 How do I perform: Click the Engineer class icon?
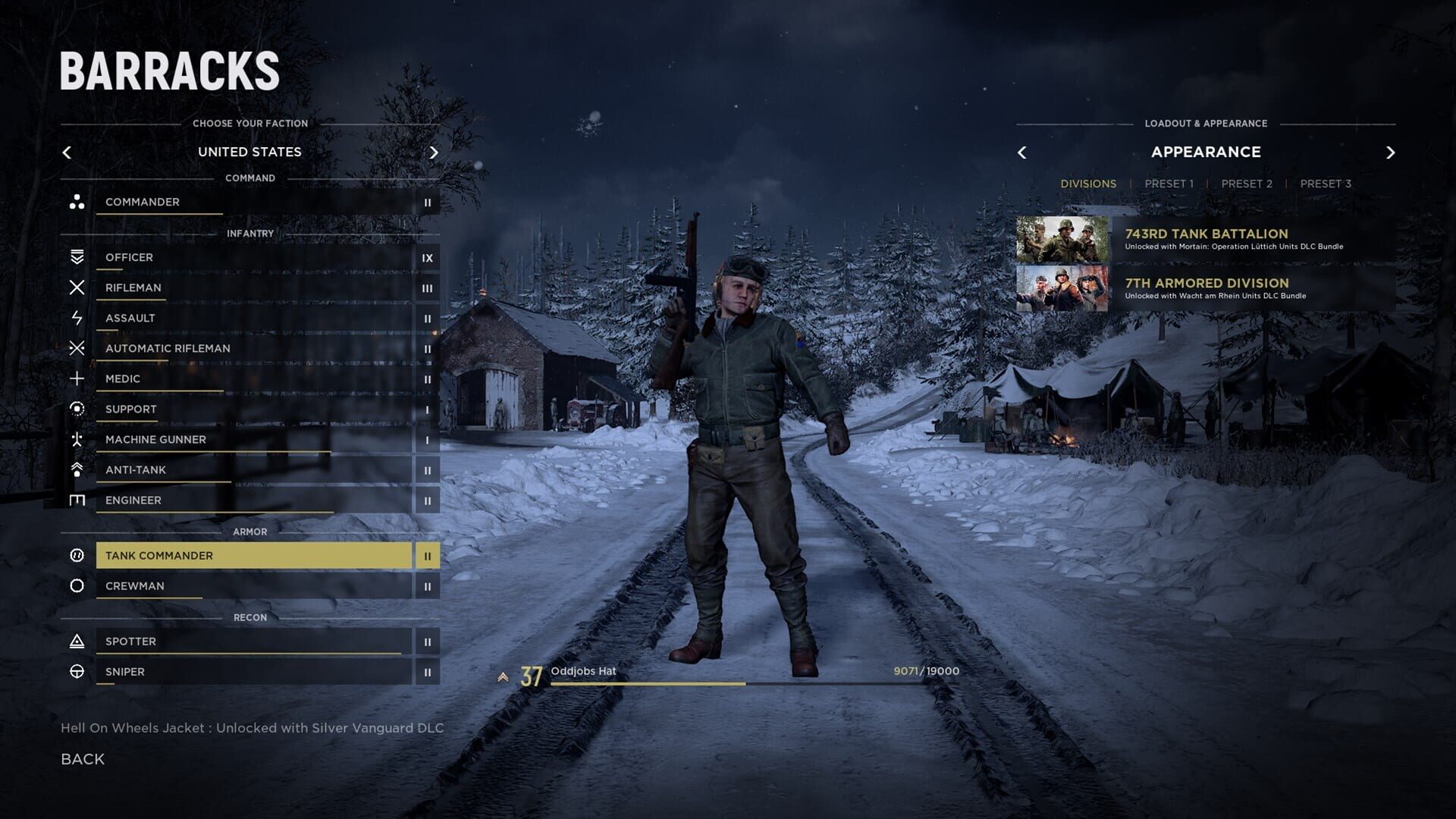pyautogui.click(x=77, y=500)
